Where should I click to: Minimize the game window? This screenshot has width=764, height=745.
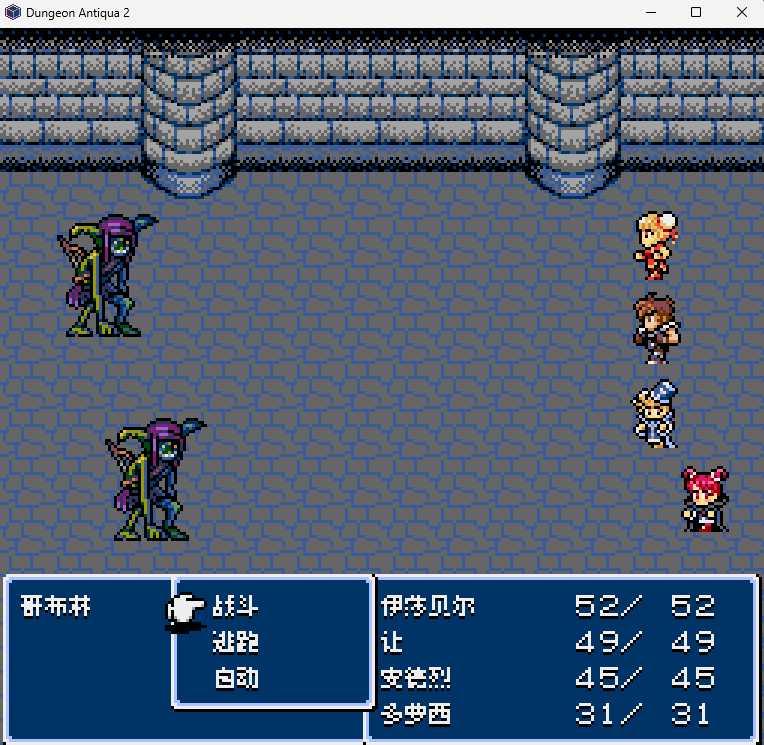(650, 13)
